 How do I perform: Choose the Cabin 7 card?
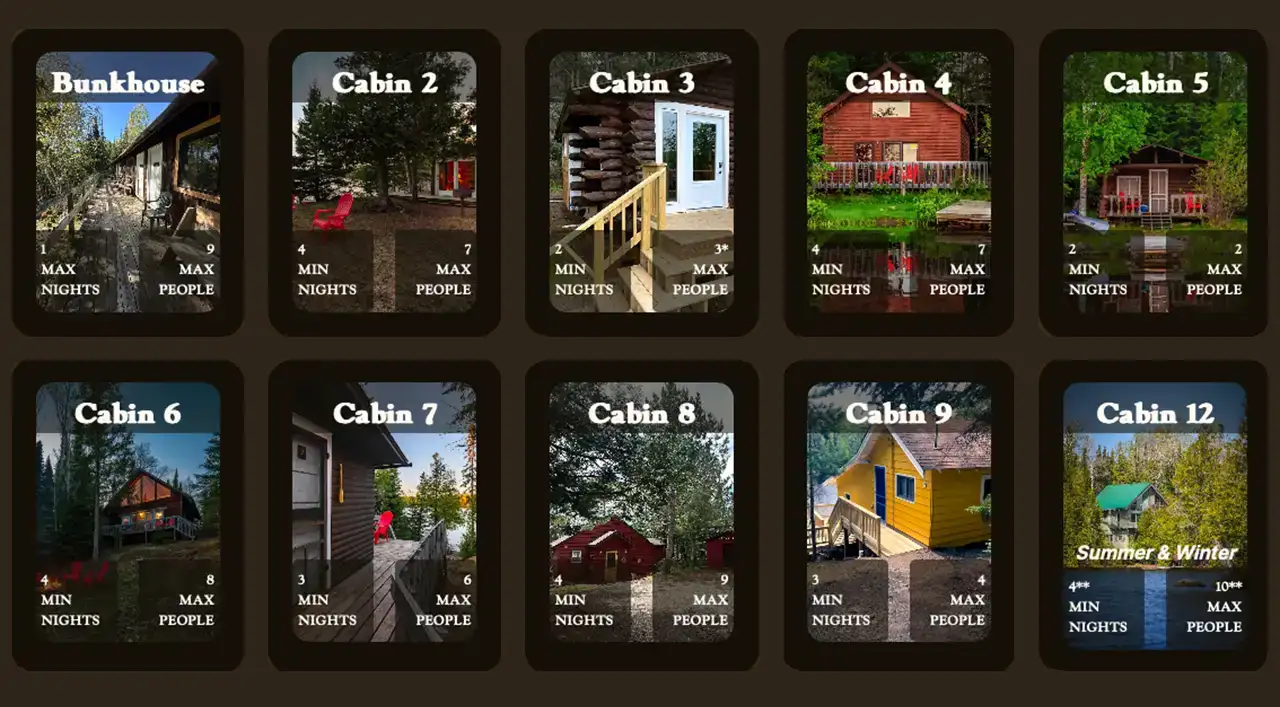(384, 512)
